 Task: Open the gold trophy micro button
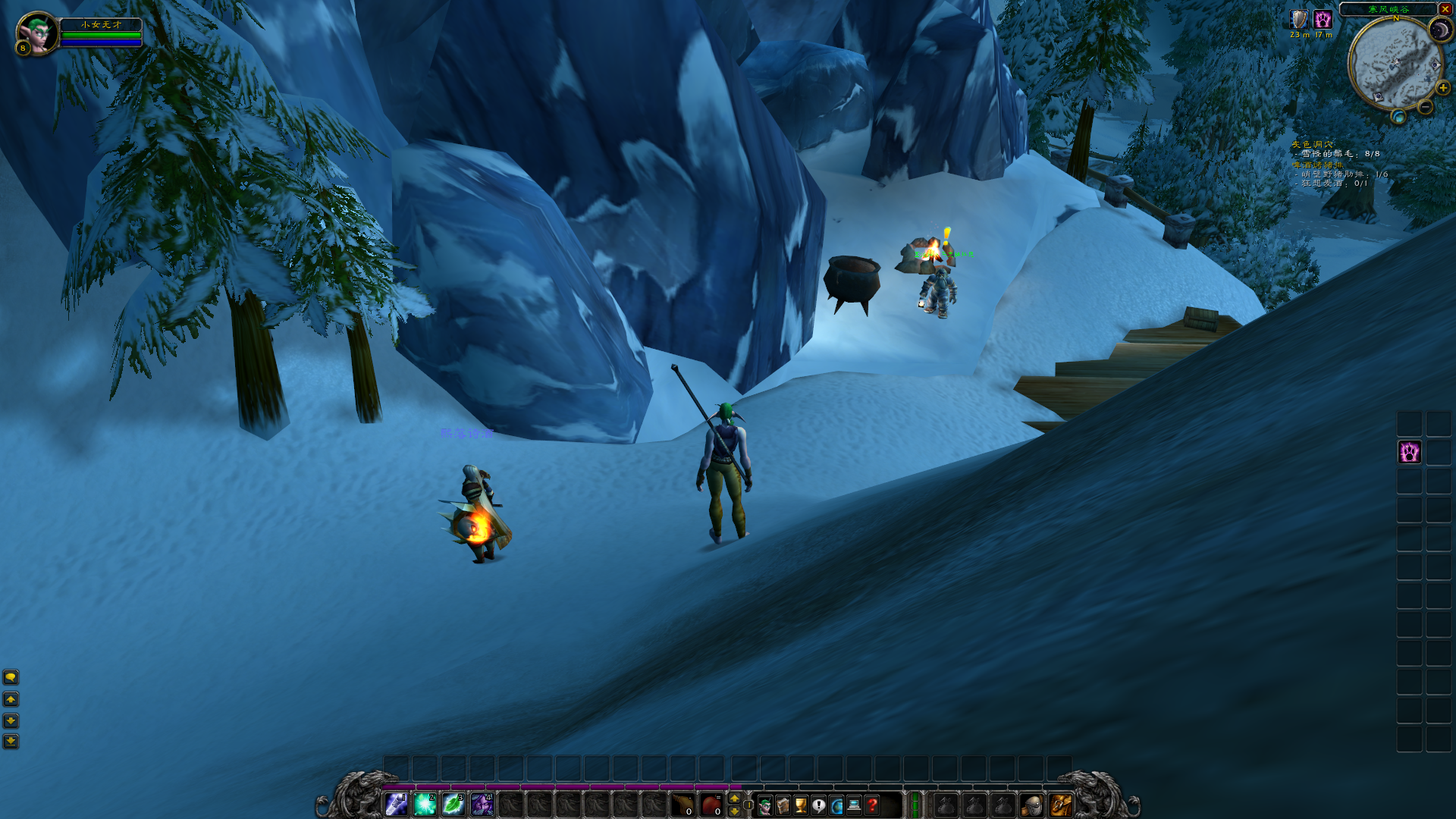click(801, 805)
